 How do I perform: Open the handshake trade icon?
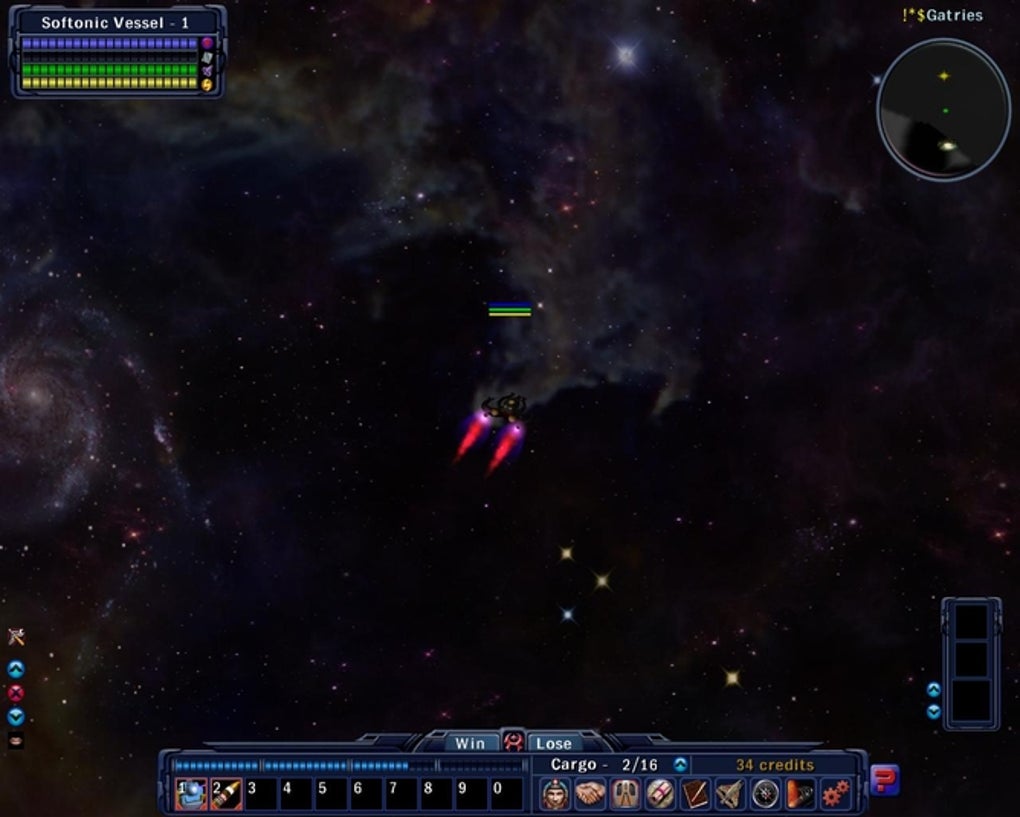tap(590, 794)
